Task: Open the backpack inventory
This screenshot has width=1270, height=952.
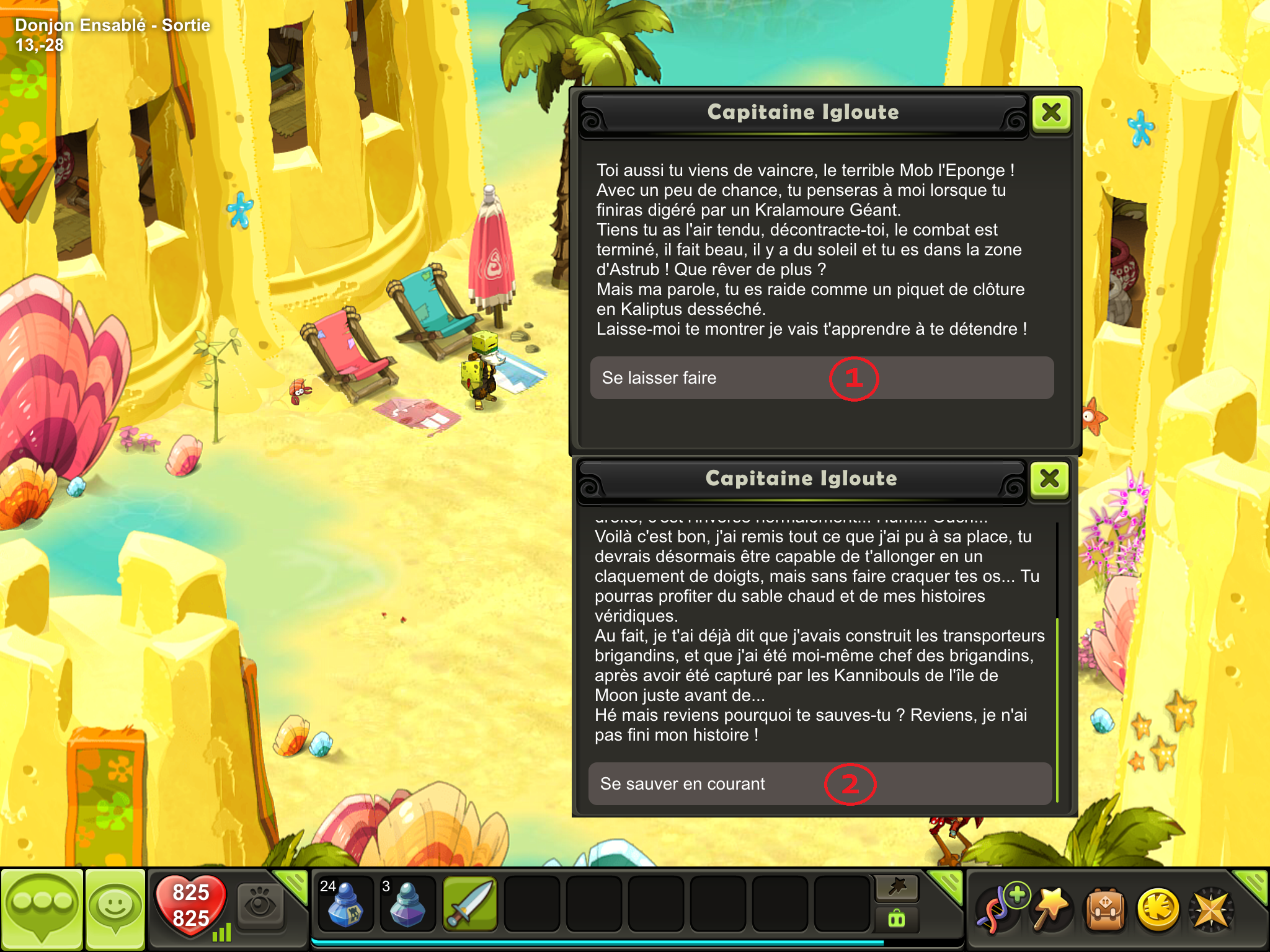Action: pos(1104,909)
